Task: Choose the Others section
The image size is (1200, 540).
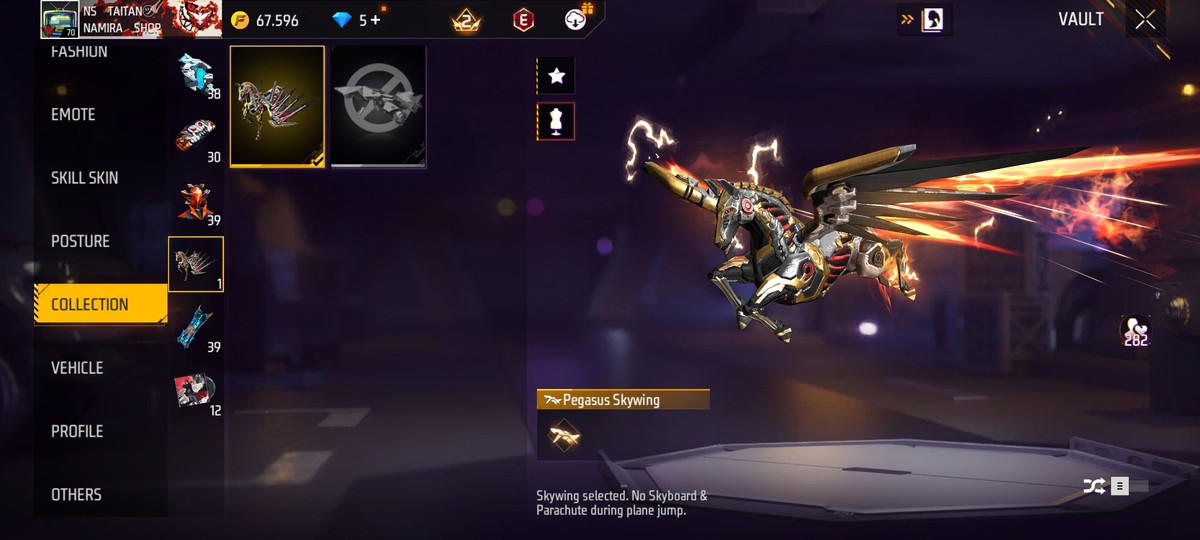Action: pyautogui.click(x=76, y=494)
